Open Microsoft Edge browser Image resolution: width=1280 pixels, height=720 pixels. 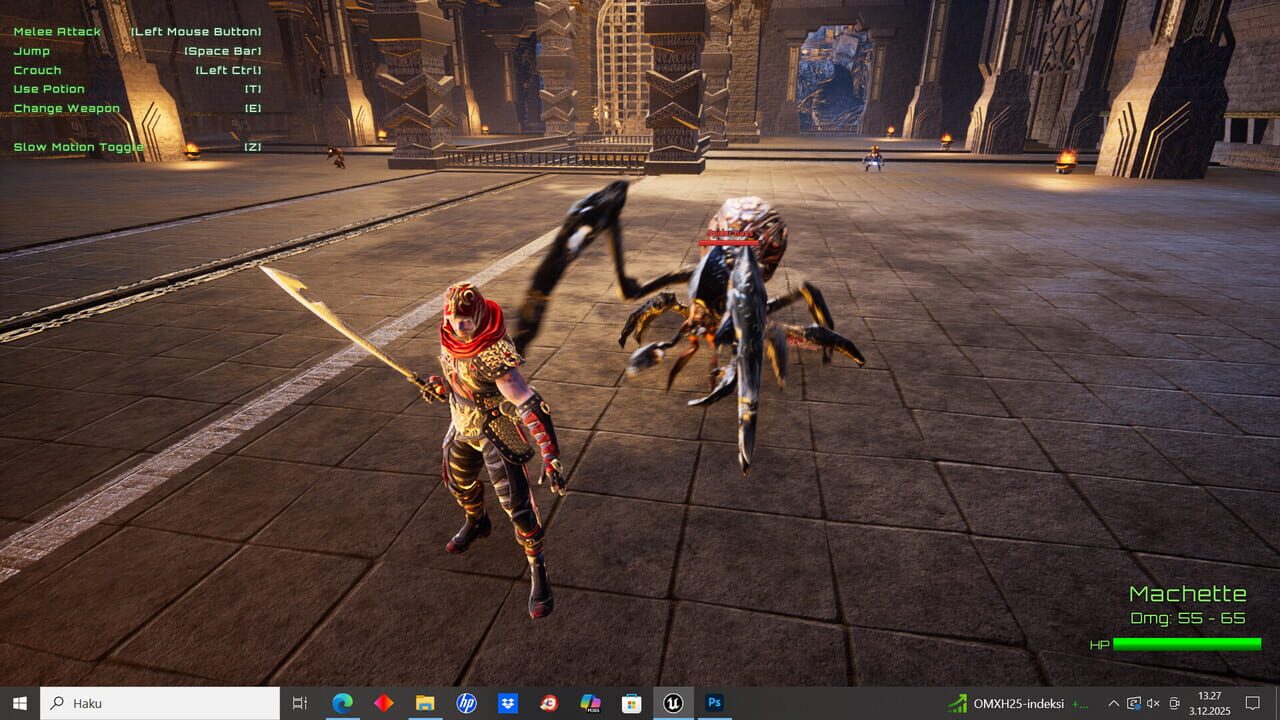point(343,703)
